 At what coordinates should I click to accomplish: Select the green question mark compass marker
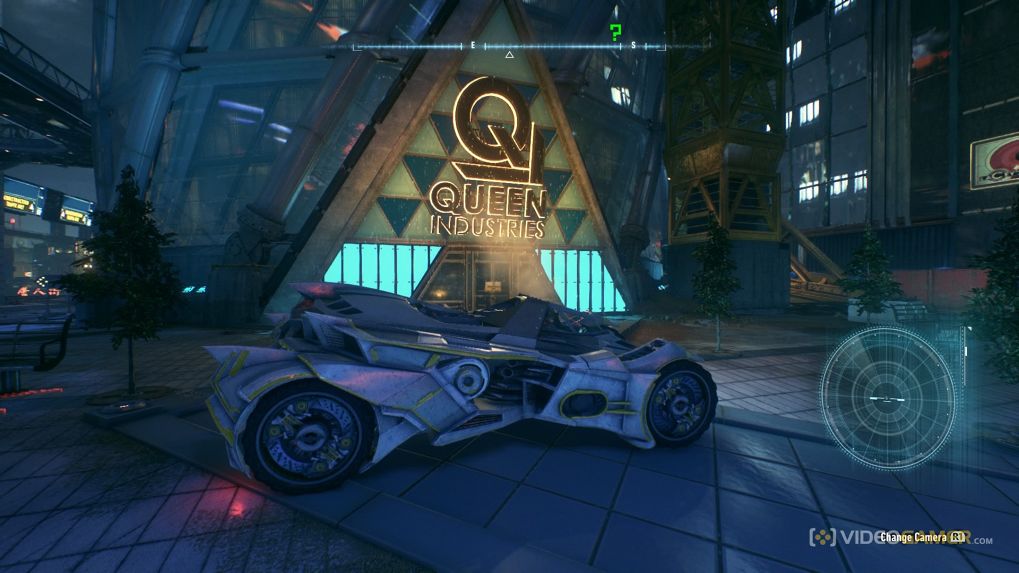[x=616, y=31]
